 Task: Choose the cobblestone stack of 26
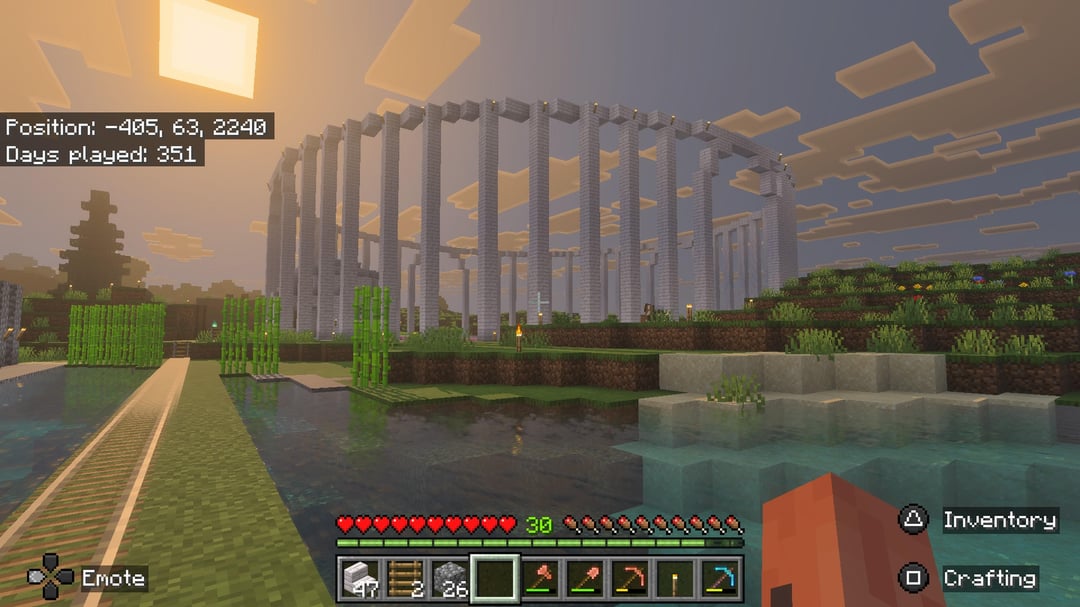pyautogui.click(x=450, y=577)
